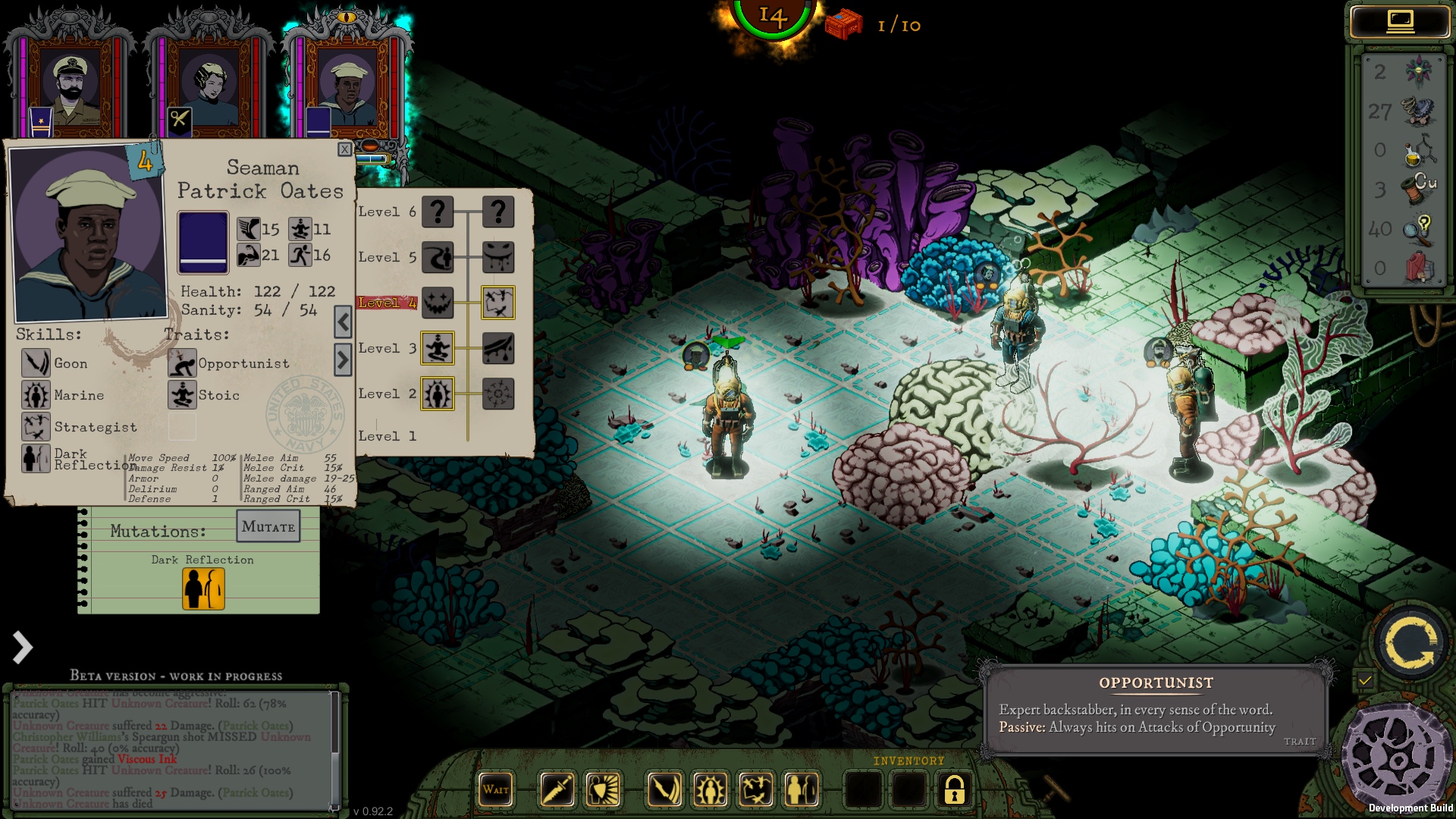Pick the Level 3 meditating figure skill

click(x=438, y=348)
